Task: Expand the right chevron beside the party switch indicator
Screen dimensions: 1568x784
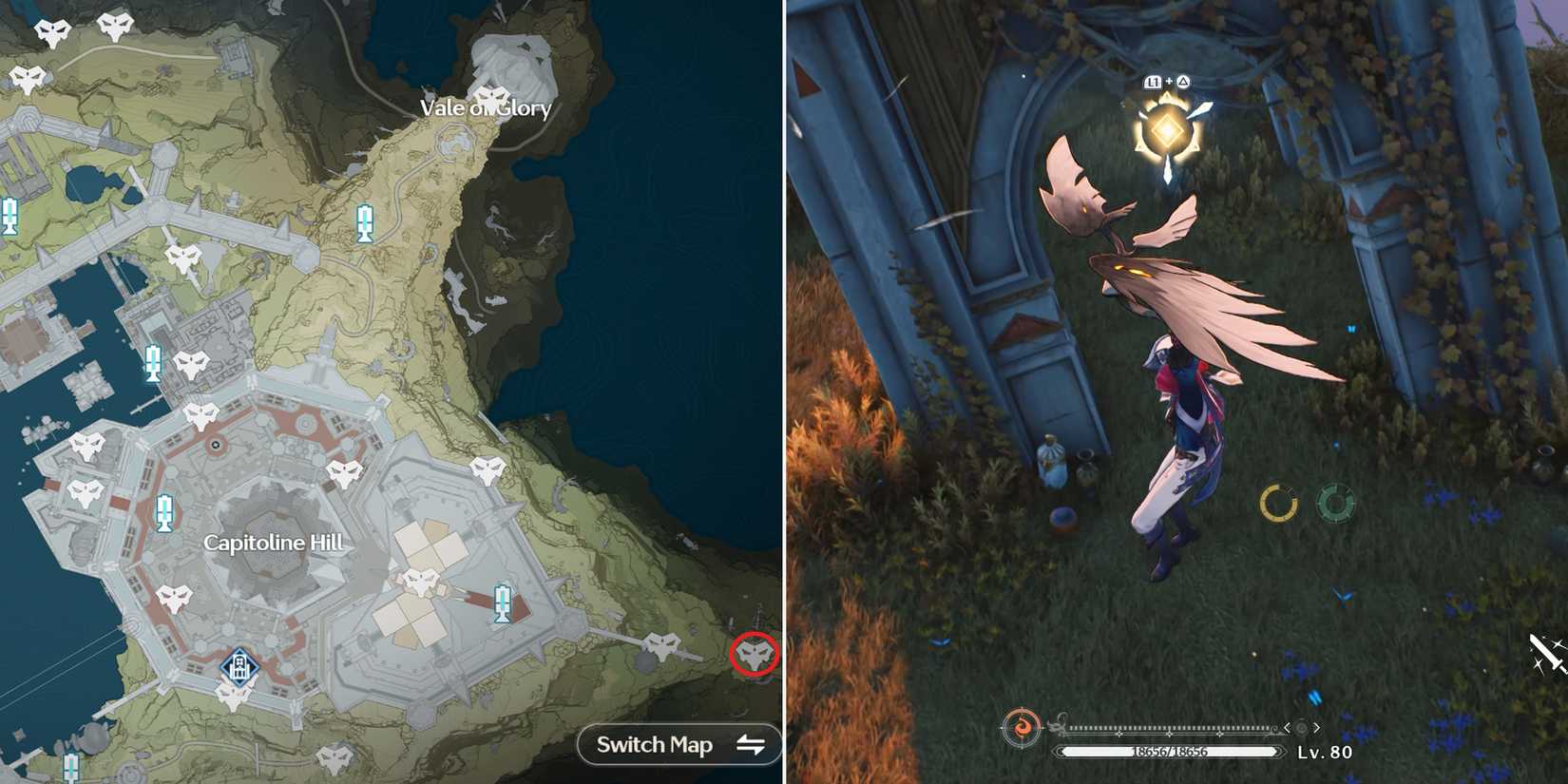Action: (1317, 728)
